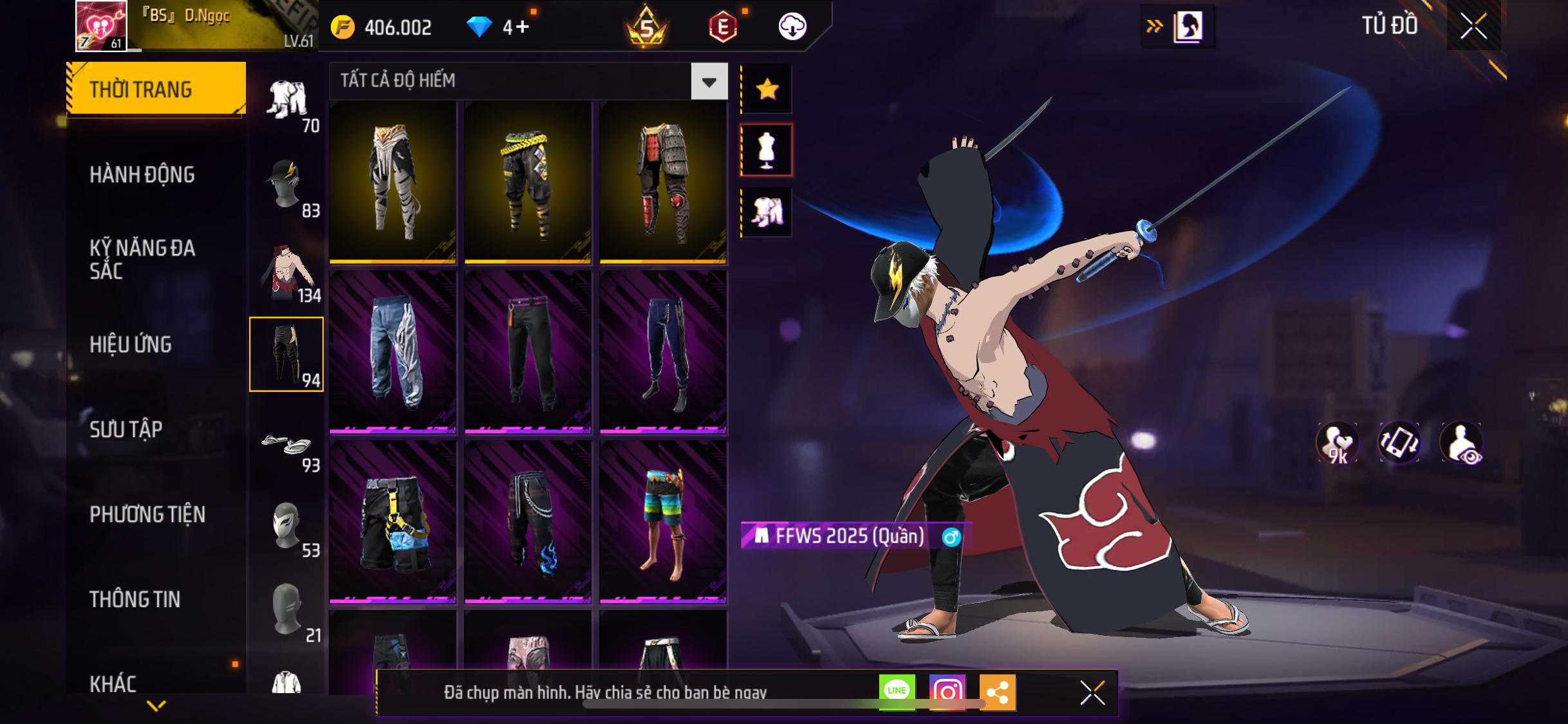Open the PHƯƠNG TIỆN tab
Viewport: 1568px width, 724px height.
147,514
